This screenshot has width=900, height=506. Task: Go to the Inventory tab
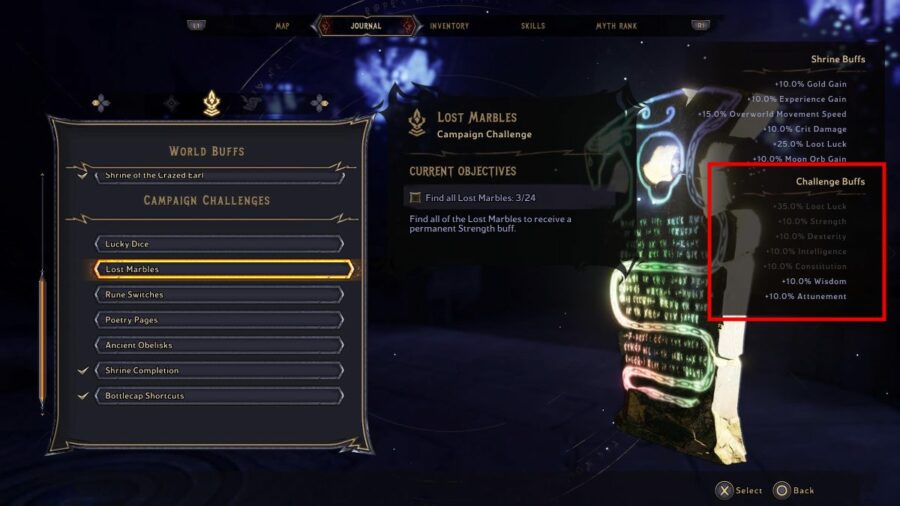click(449, 26)
